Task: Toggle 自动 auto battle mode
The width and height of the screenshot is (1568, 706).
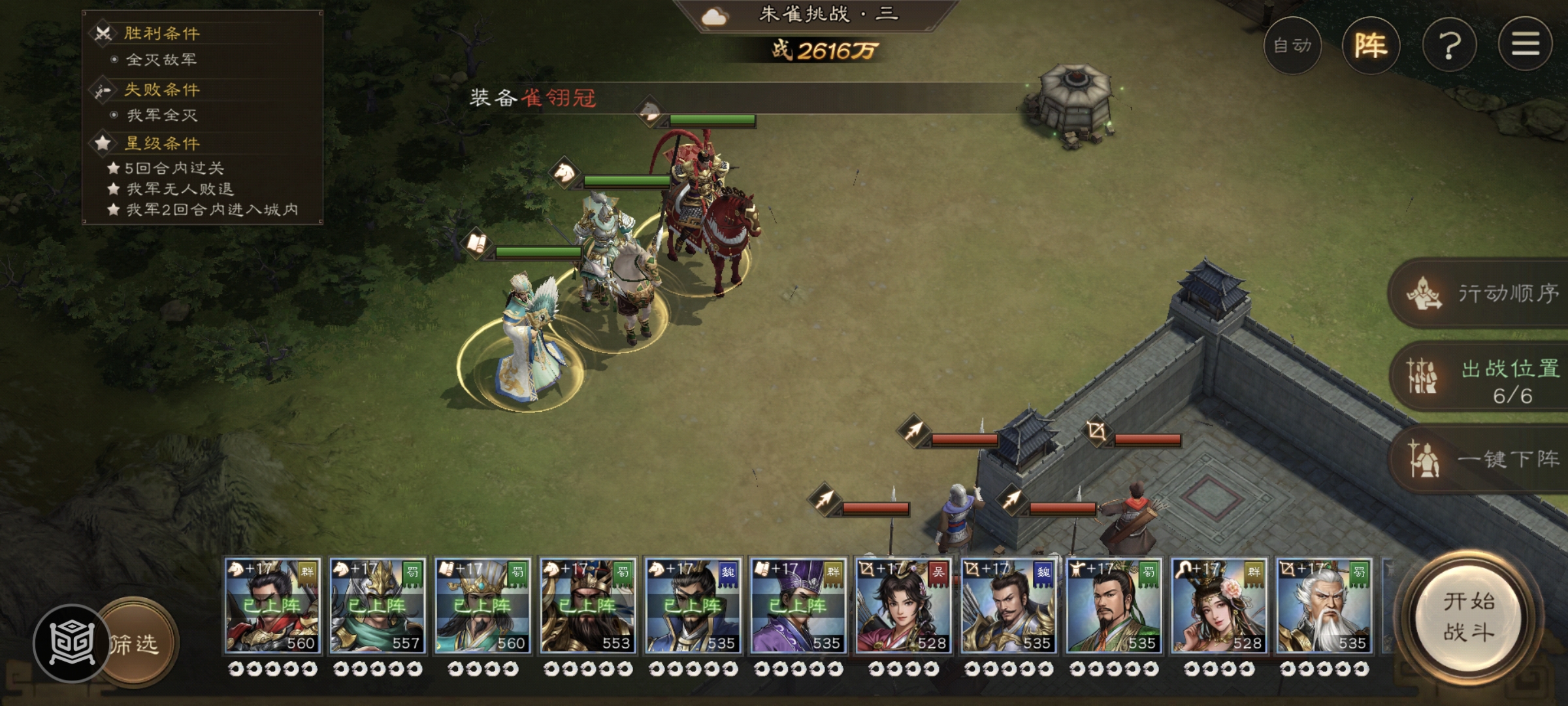Action: pyautogui.click(x=1292, y=46)
